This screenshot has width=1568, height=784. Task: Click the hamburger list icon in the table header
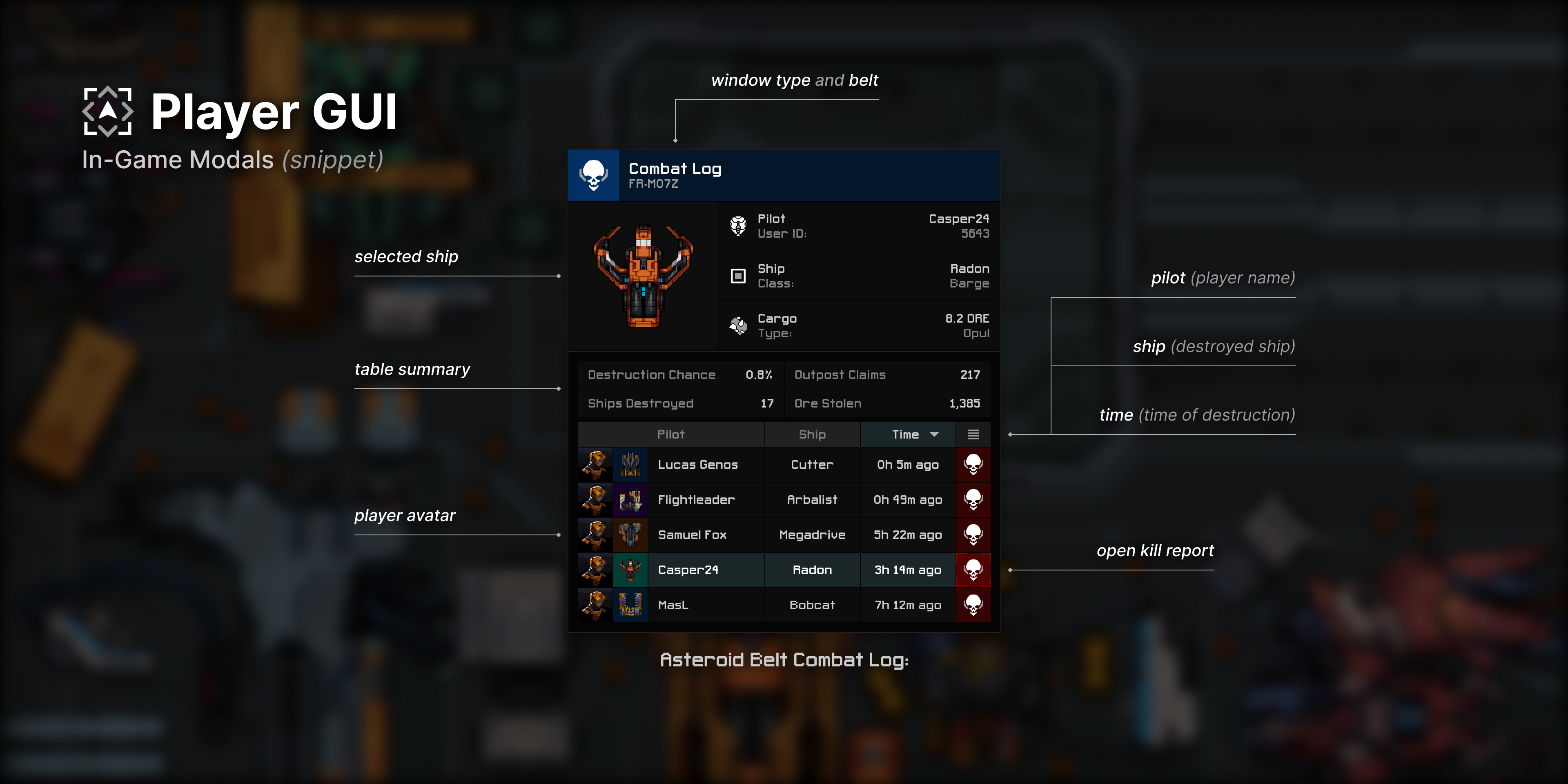tap(973, 434)
